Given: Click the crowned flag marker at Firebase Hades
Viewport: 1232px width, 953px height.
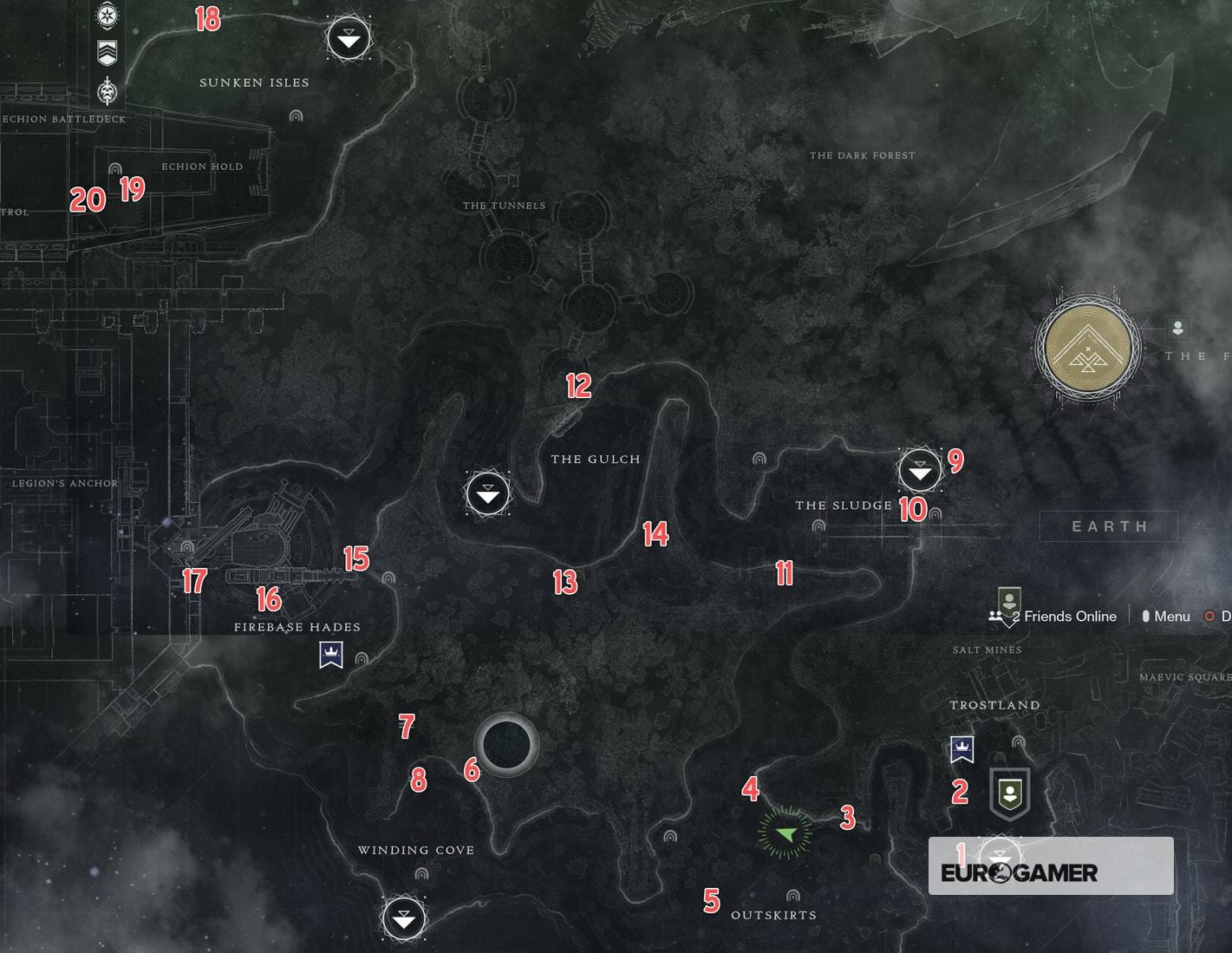Looking at the screenshot, I should (x=332, y=655).
